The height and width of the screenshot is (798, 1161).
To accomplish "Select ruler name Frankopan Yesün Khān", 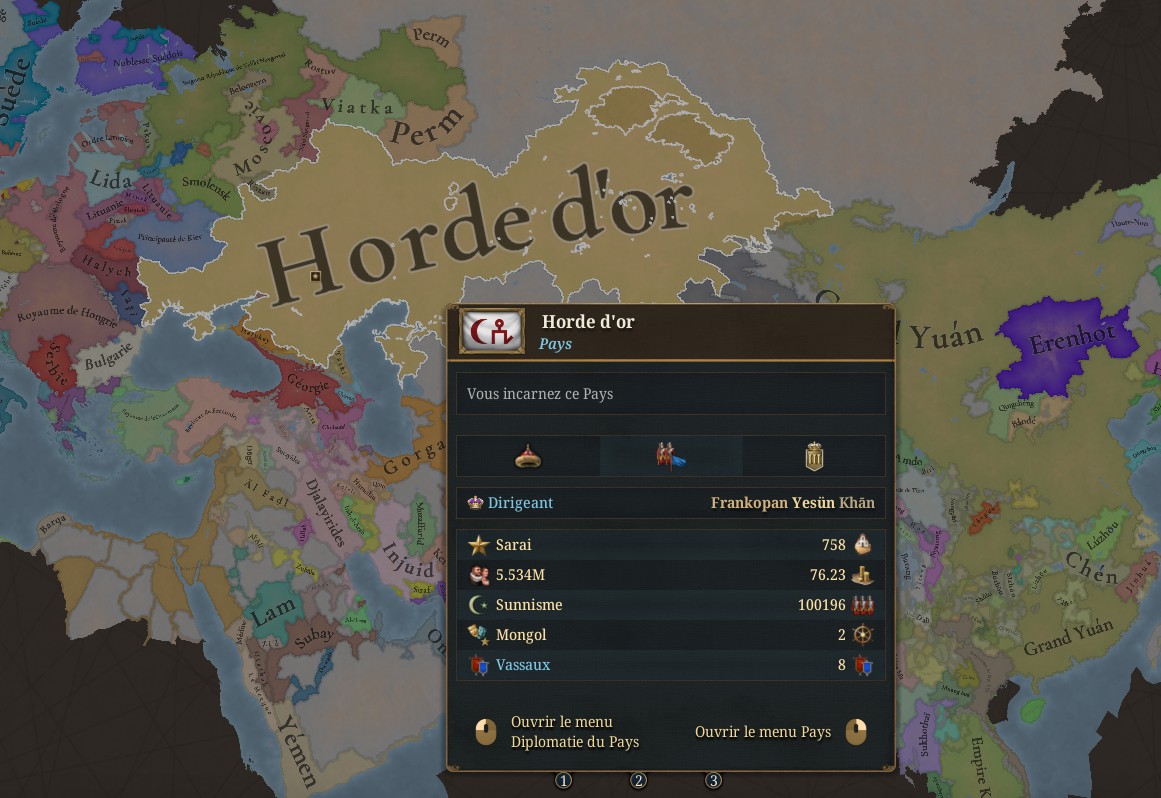I will point(792,503).
